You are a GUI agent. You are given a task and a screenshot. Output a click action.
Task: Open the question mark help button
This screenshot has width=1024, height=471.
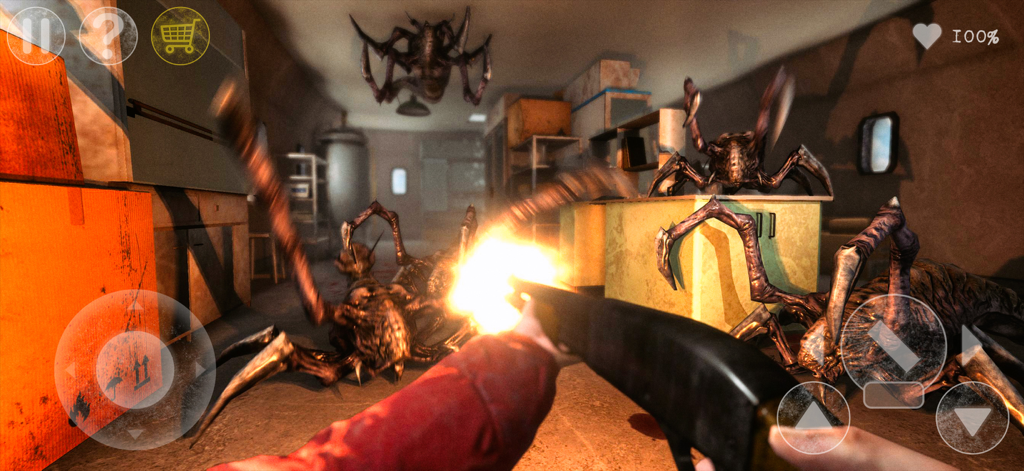click(x=108, y=35)
